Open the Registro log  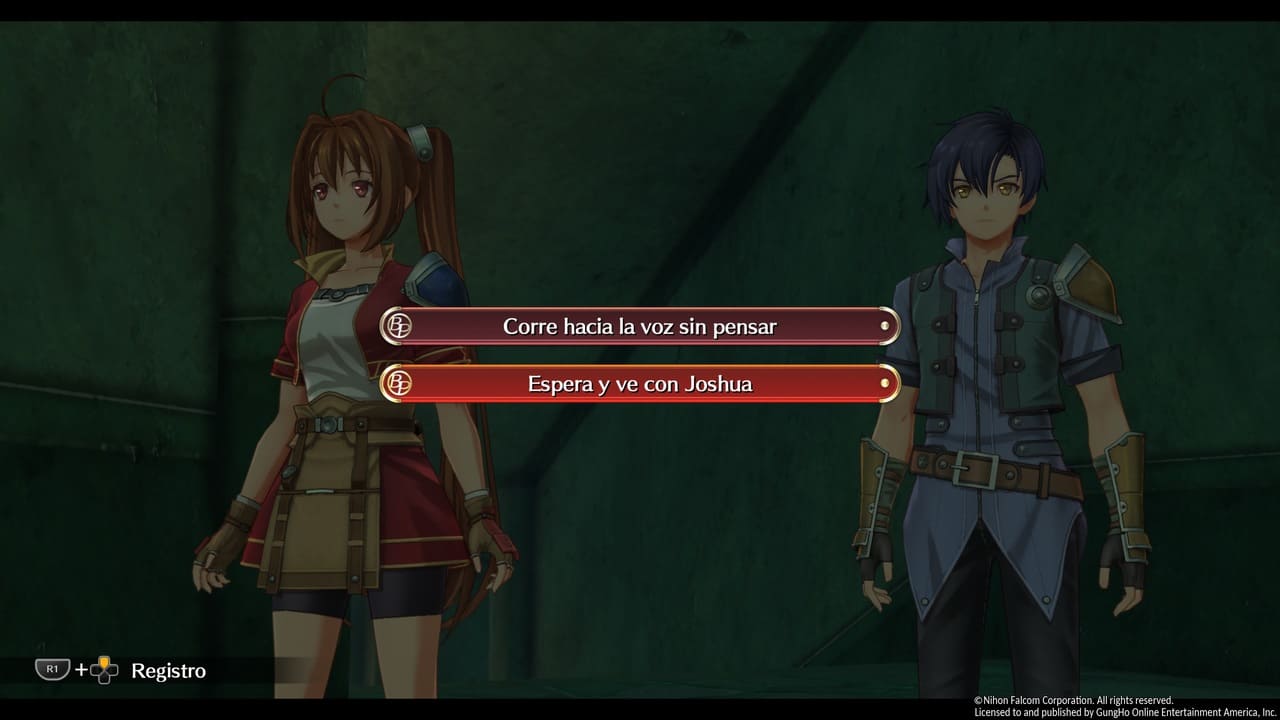click(168, 670)
